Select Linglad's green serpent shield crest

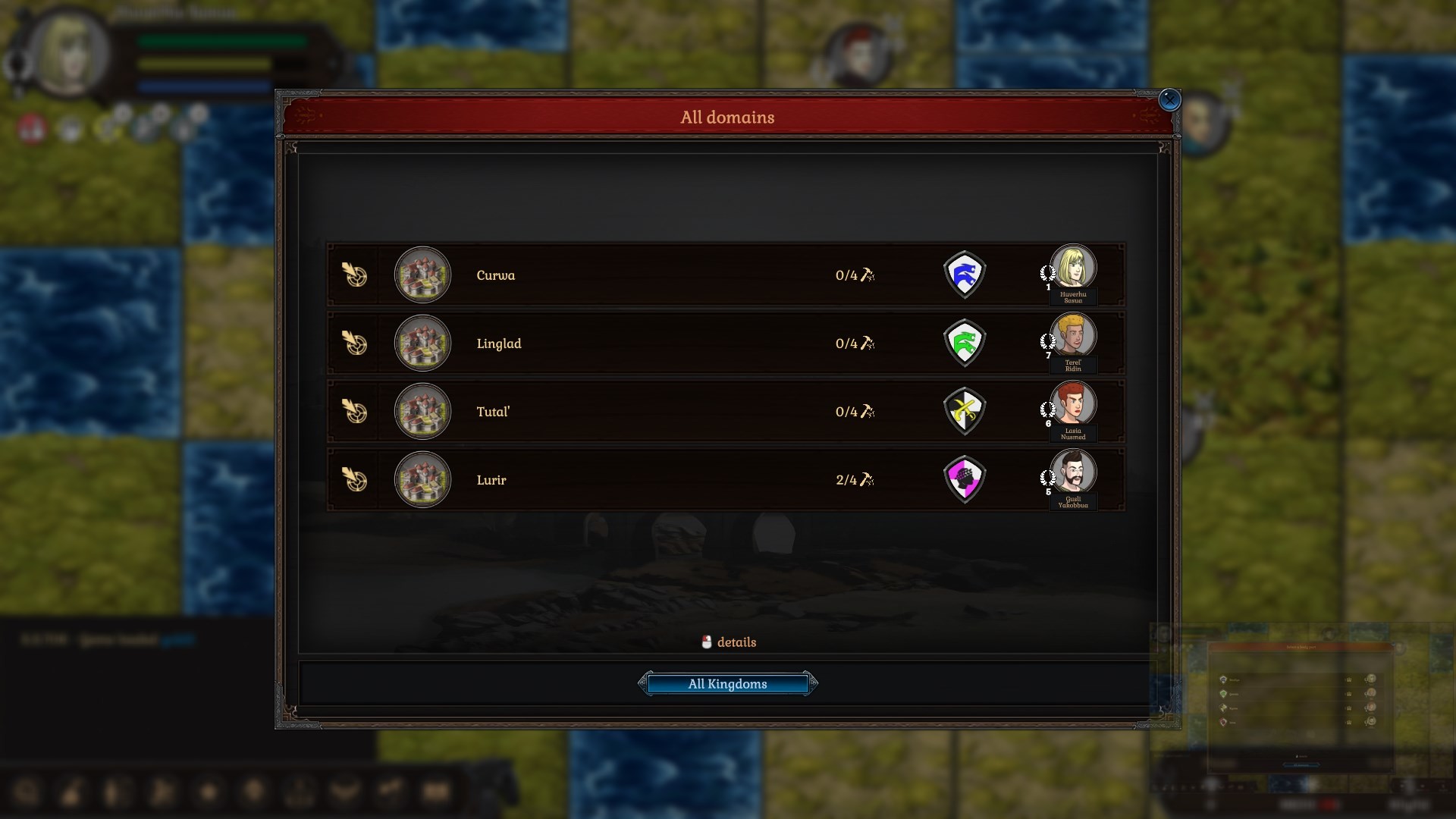965,344
